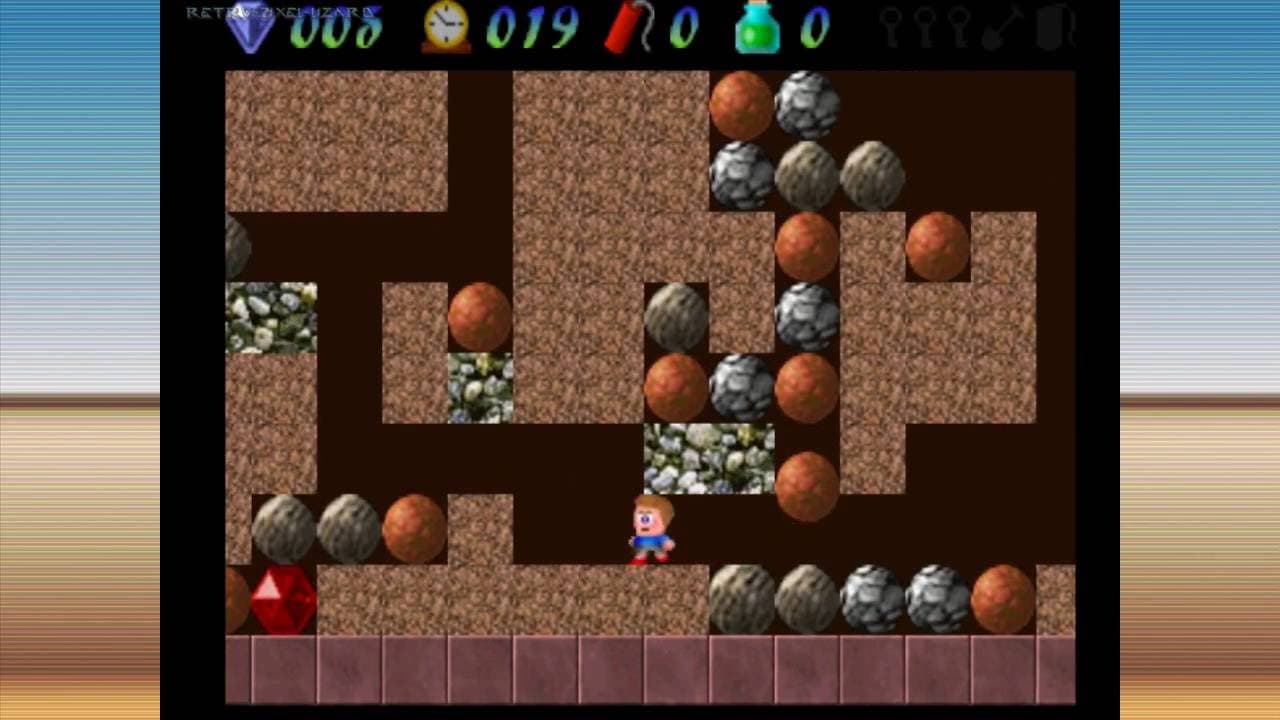This screenshot has height=720, width=1280.
Task: Click the third key icon
Action: pos(958,27)
